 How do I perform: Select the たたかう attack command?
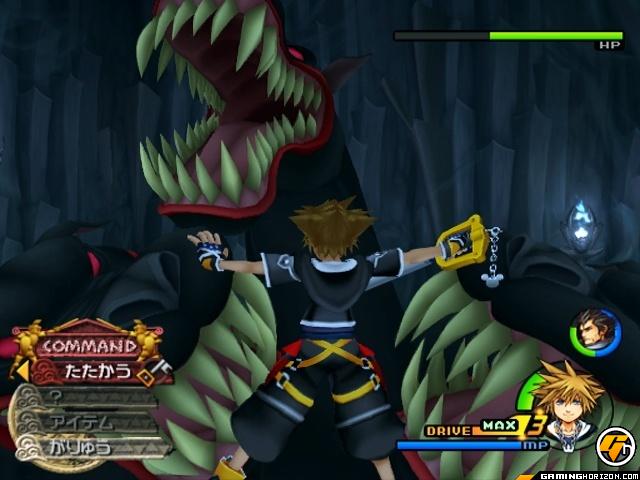point(96,372)
